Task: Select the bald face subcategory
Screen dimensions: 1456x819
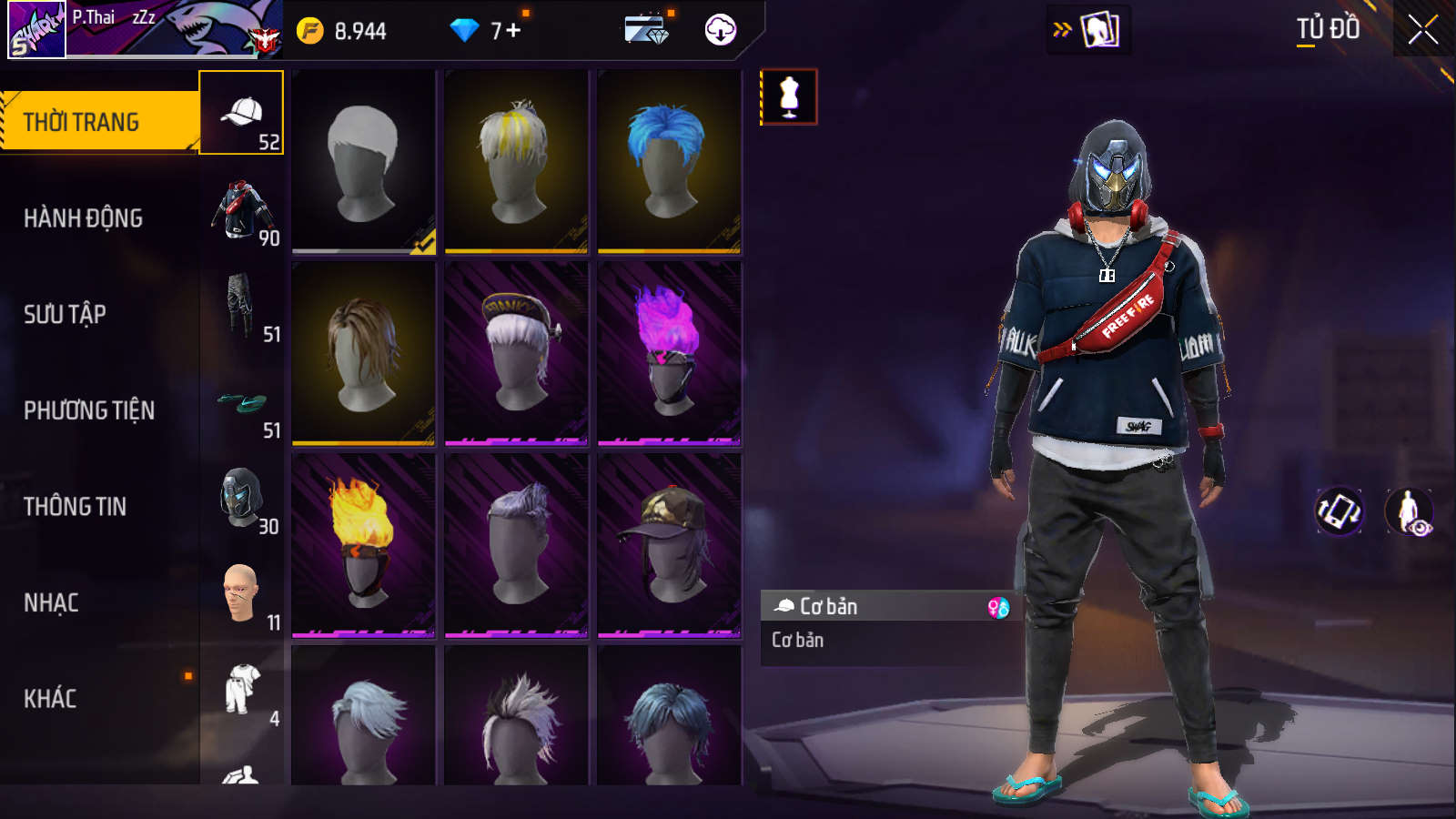Action: (x=241, y=593)
